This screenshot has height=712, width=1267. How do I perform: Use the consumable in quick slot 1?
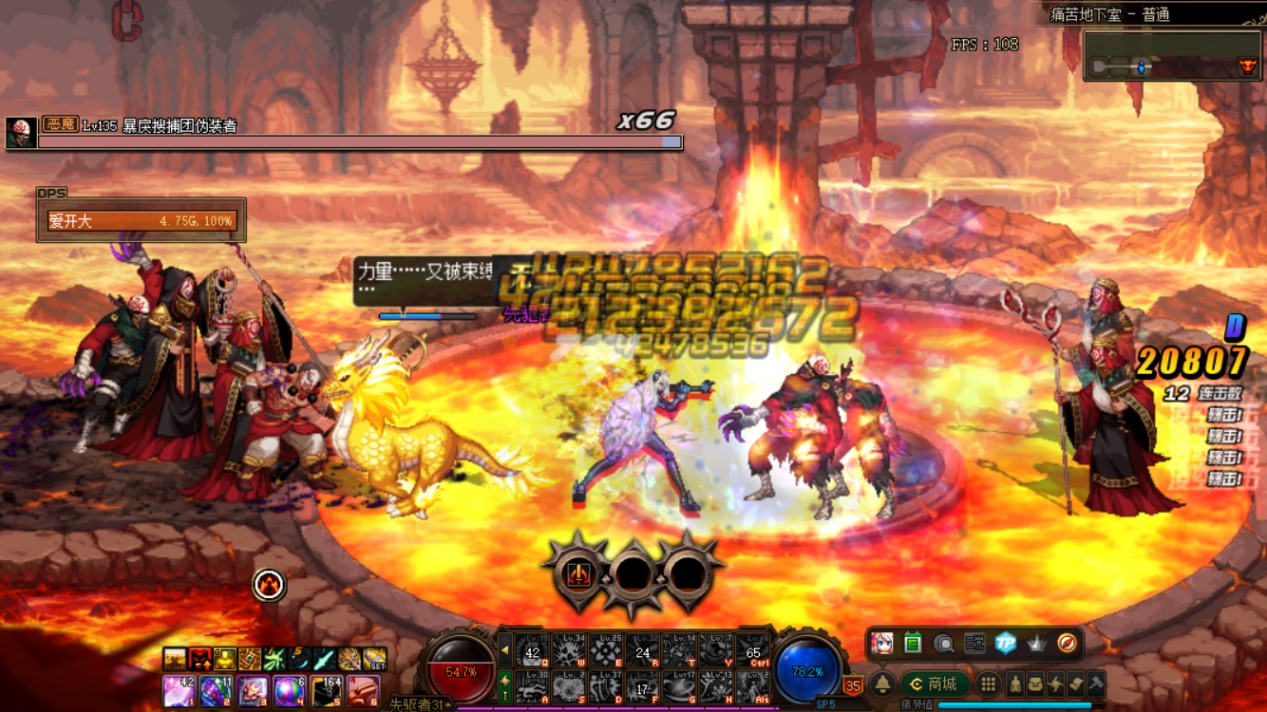[x=180, y=690]
